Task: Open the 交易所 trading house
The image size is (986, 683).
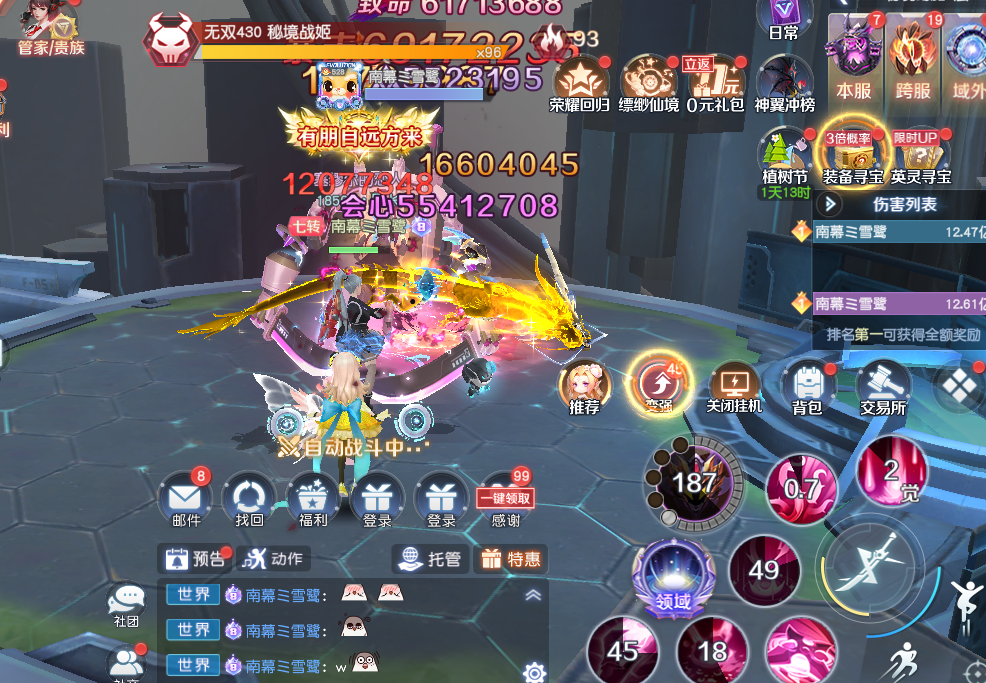Action: coord(882,385)
